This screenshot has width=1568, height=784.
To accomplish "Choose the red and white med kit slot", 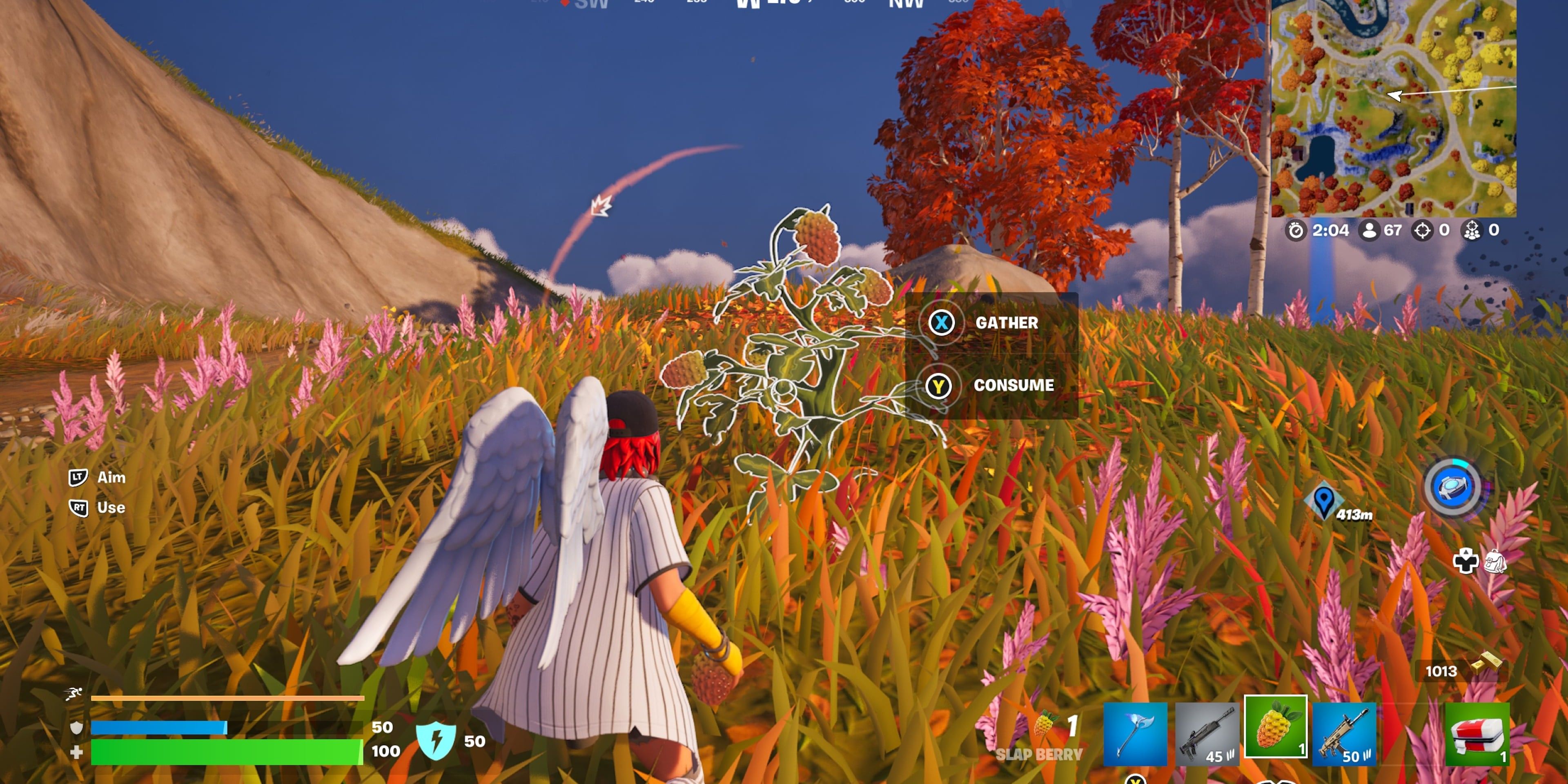I will tap(1476, 733).
